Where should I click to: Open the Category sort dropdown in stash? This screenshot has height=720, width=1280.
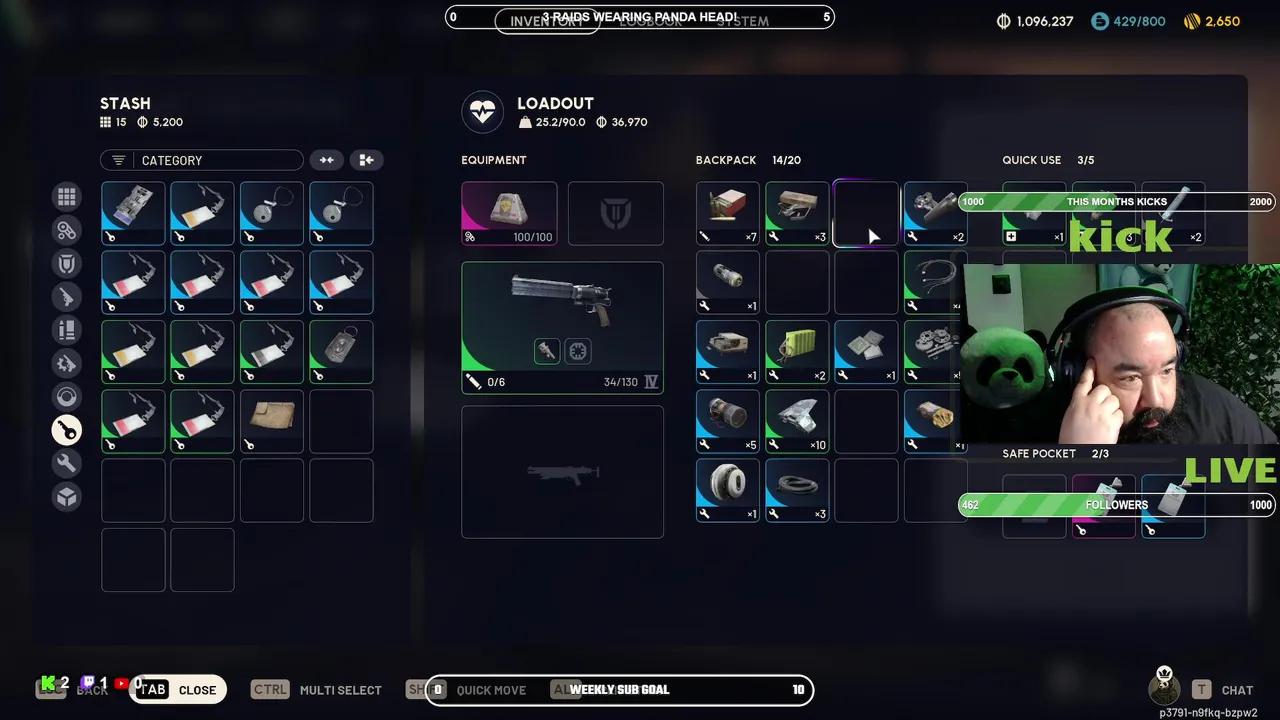pyautogui.click(x=201, y=160)
